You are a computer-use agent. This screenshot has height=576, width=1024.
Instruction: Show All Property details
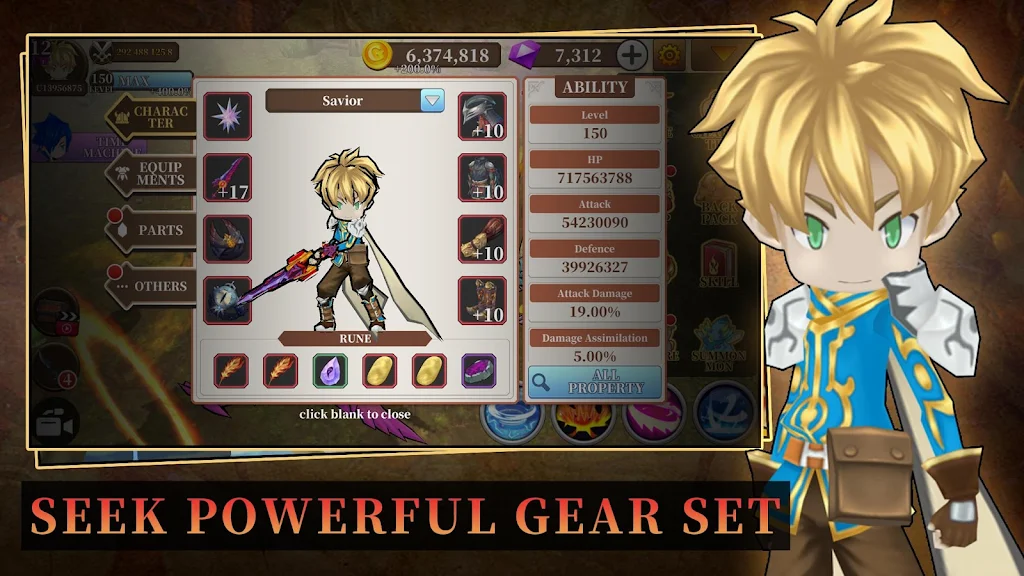594,382
